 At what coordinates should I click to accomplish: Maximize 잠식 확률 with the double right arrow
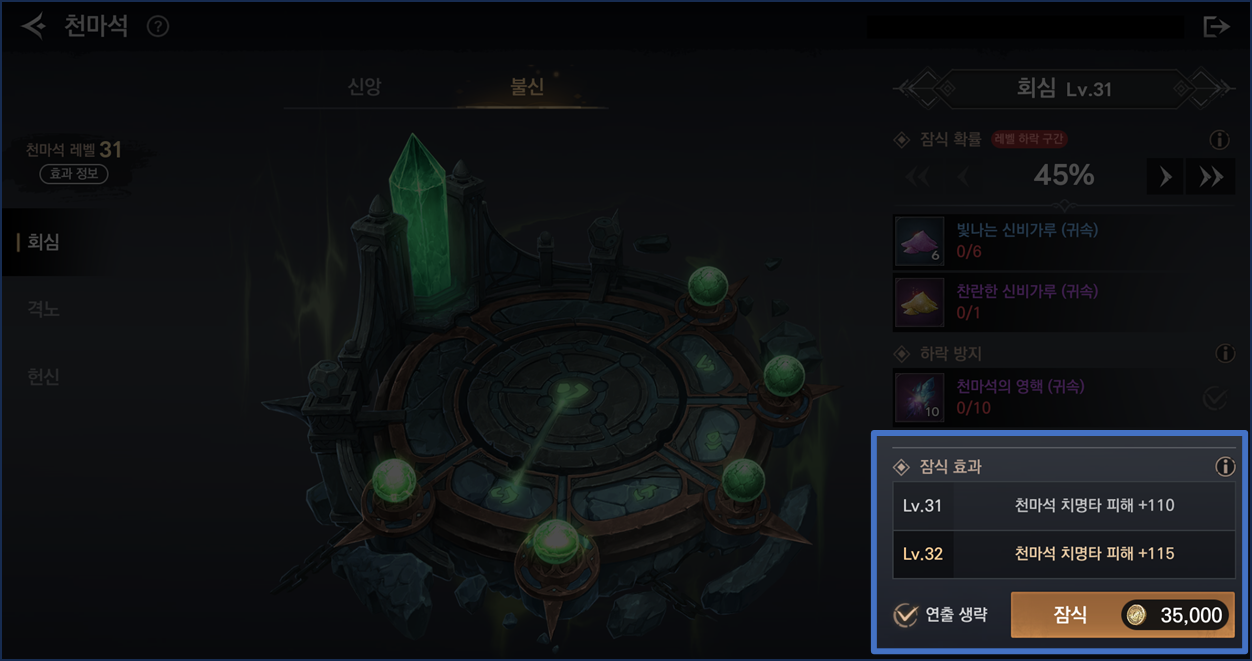click(x=1211, y=177)
